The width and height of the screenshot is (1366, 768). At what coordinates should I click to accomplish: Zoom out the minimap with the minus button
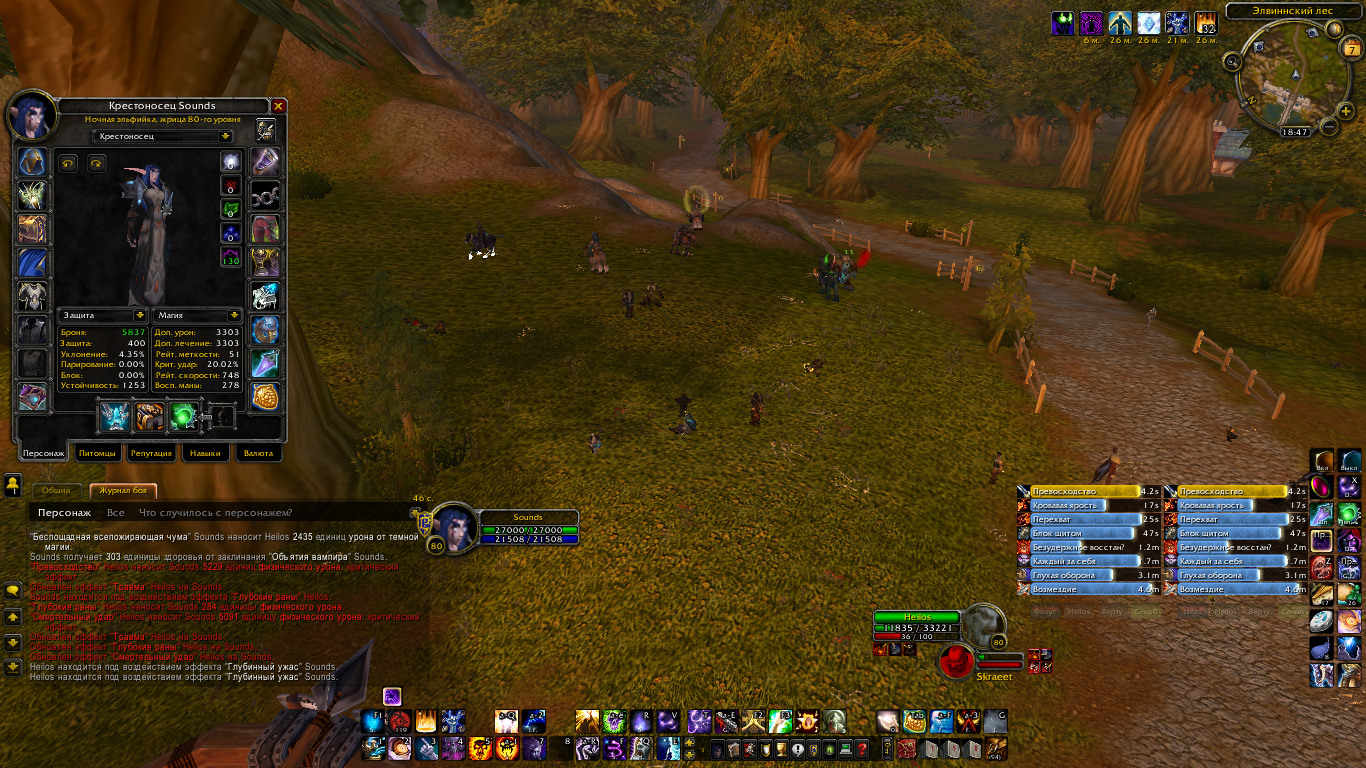tap(1329, 126)
